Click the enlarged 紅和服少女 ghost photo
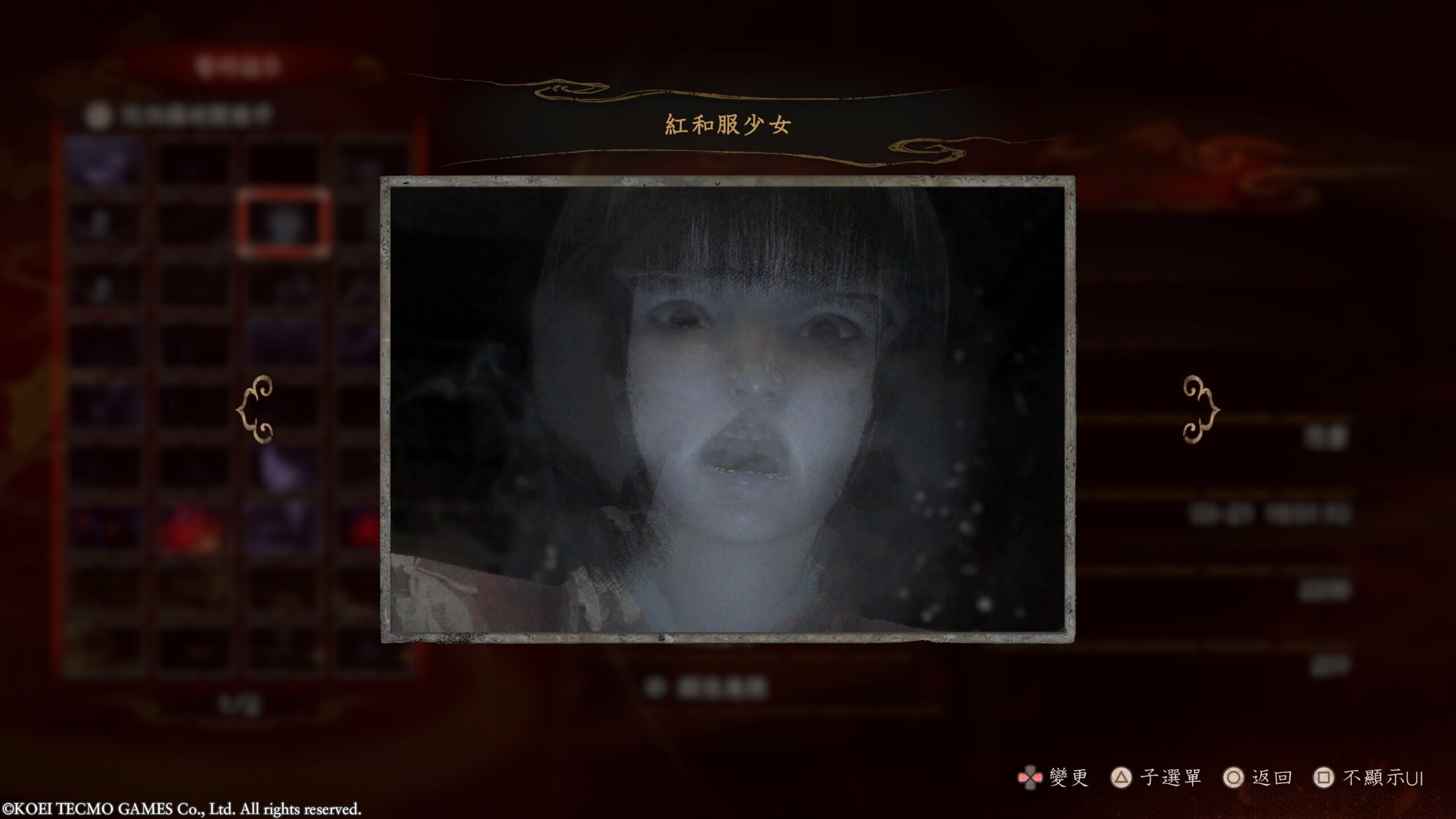The height and width of the screenshot is (819, 1456). [x=727, y=409]
